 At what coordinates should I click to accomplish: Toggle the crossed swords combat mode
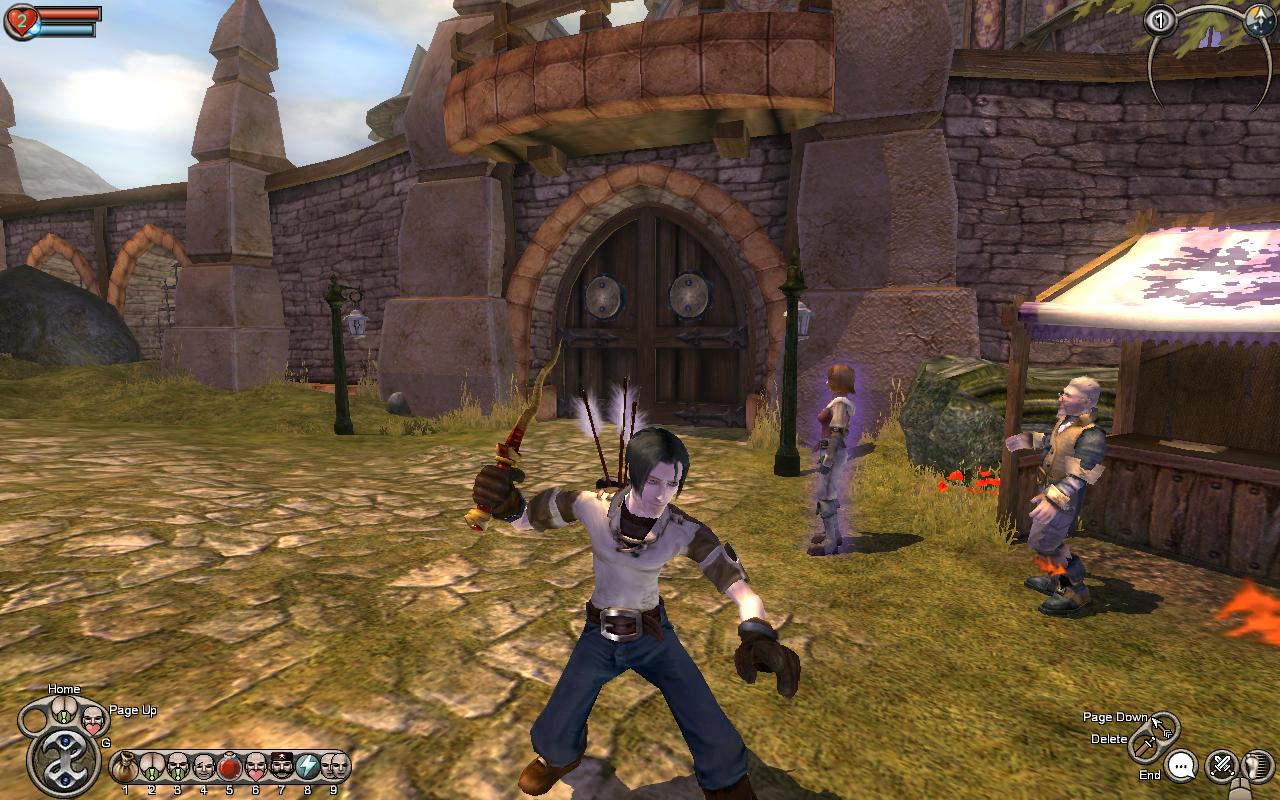1221,767
